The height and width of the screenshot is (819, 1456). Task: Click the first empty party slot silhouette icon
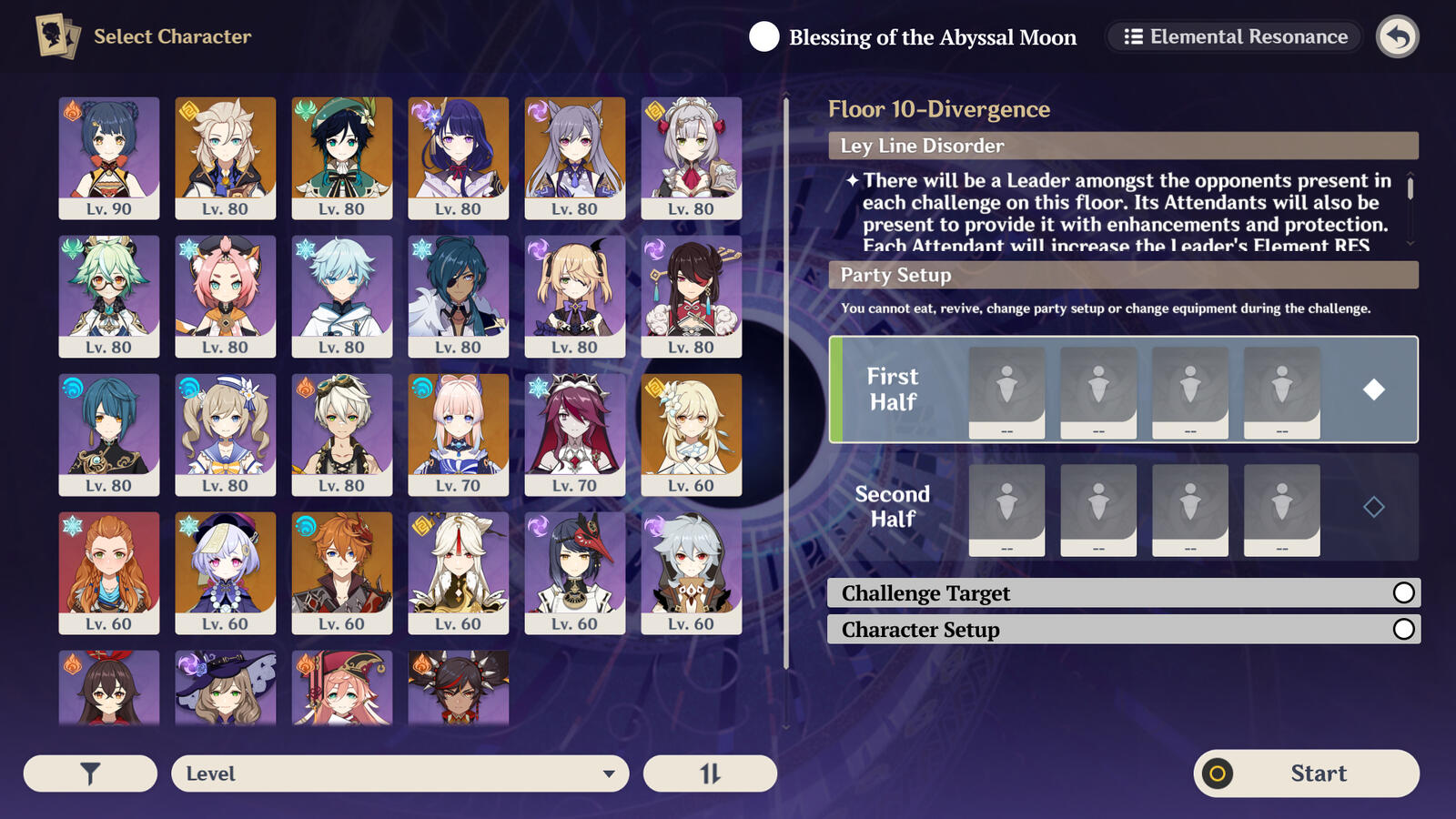click(1006, 389)
